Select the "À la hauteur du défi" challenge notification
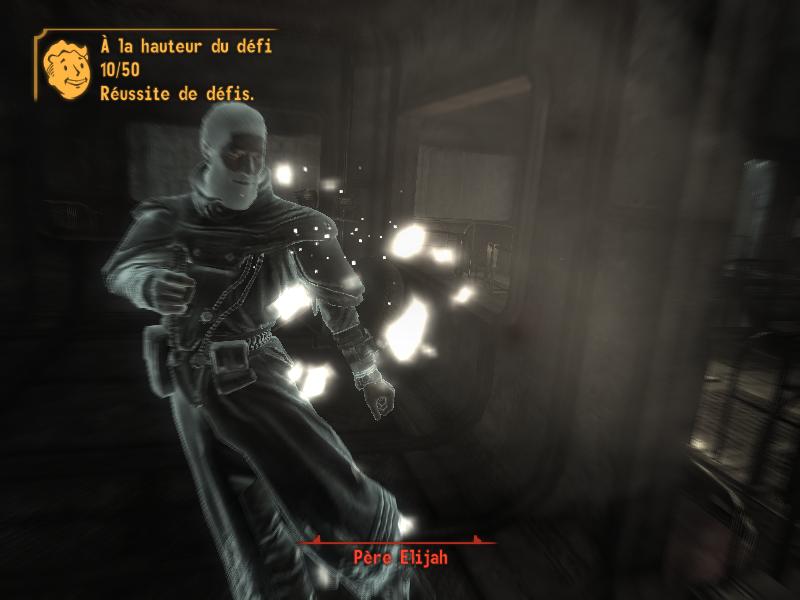 click(x=186, y=47)
